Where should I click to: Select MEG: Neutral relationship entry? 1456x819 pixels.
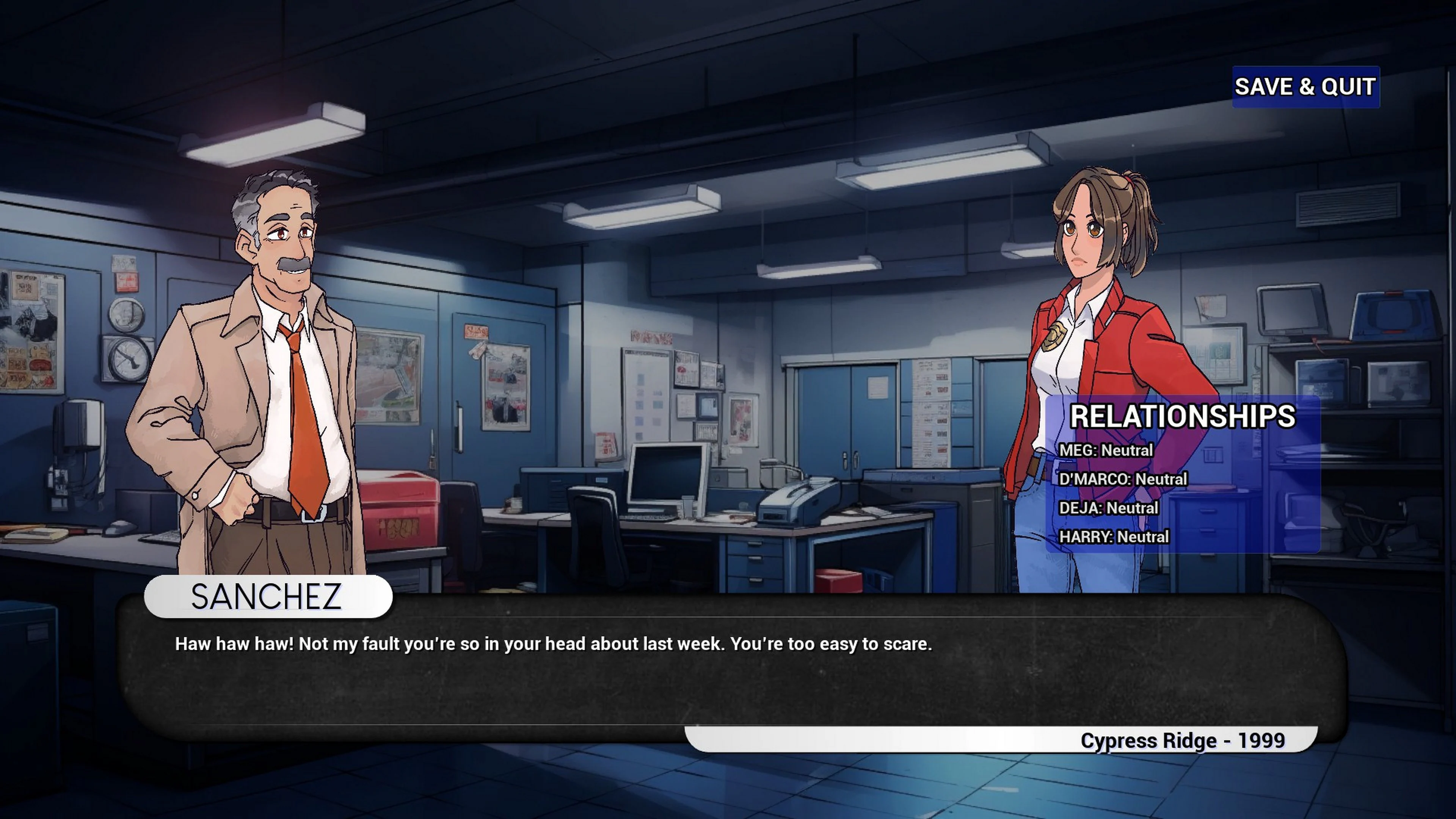(1108, 450)
